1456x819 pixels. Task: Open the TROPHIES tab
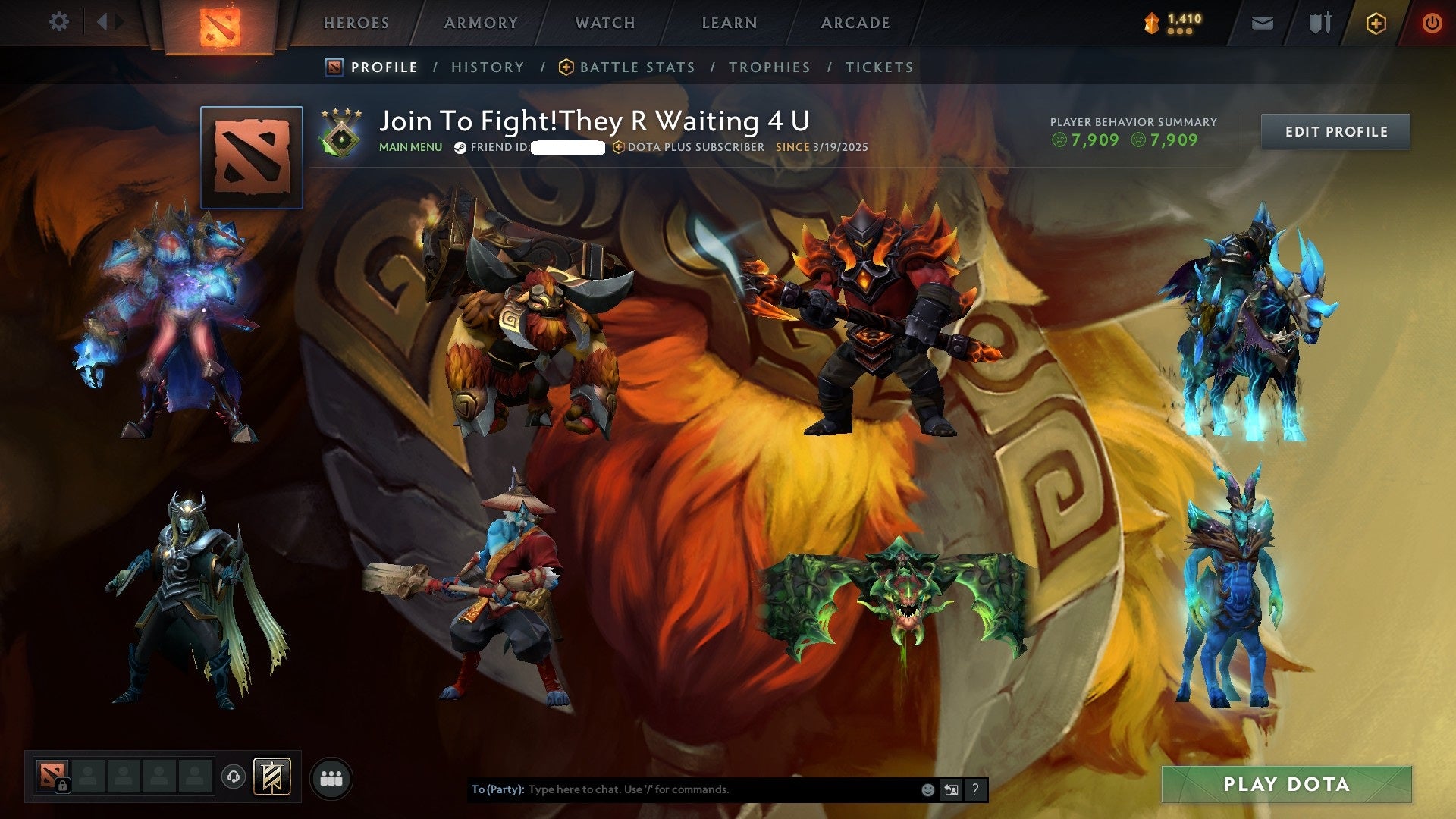pyautogui.click(x=770, y=67)
